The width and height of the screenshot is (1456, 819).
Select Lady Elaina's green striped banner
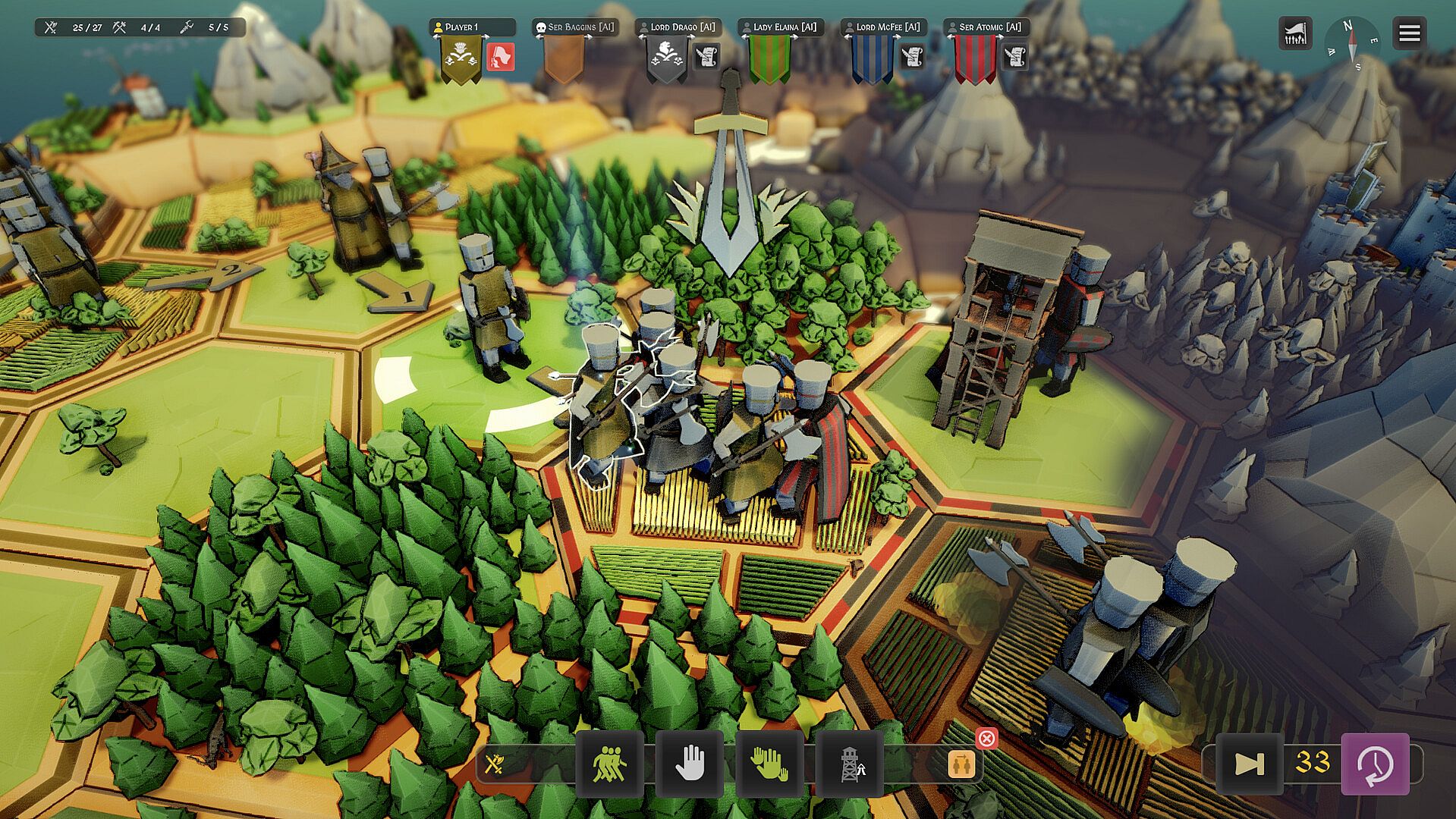click(x=769, y=59)
